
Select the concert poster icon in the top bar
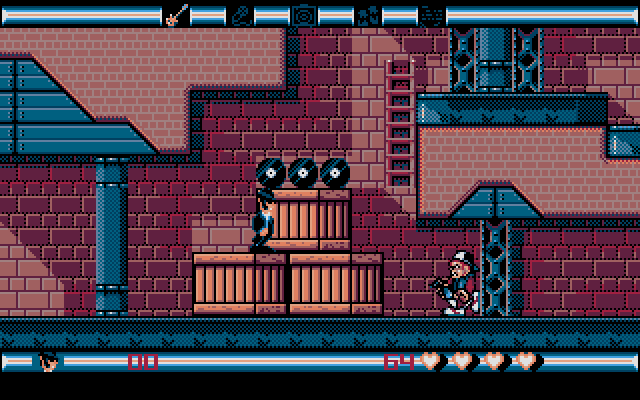point(367,14)
